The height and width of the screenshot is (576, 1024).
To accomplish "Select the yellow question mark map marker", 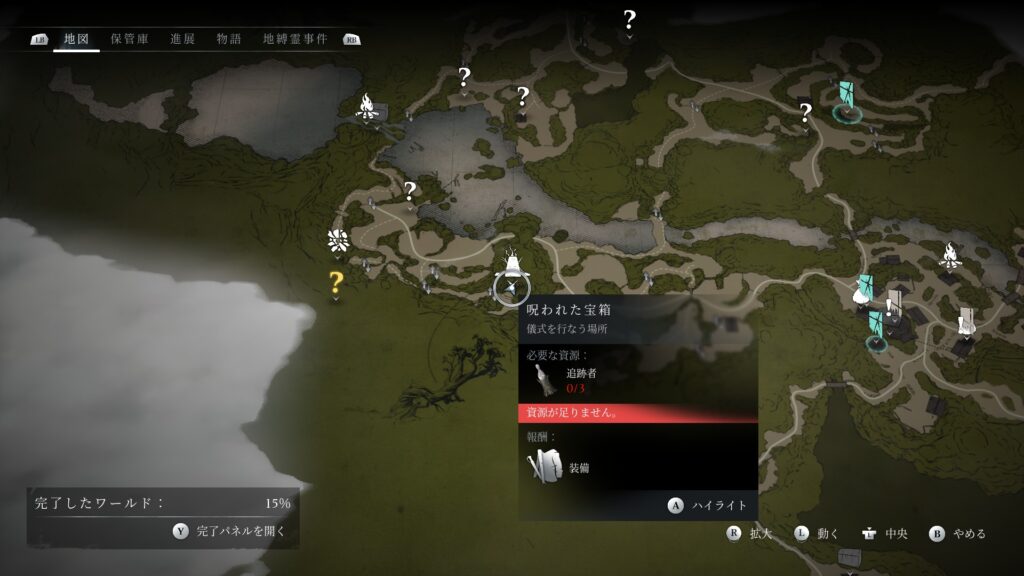I will (336, 283).
